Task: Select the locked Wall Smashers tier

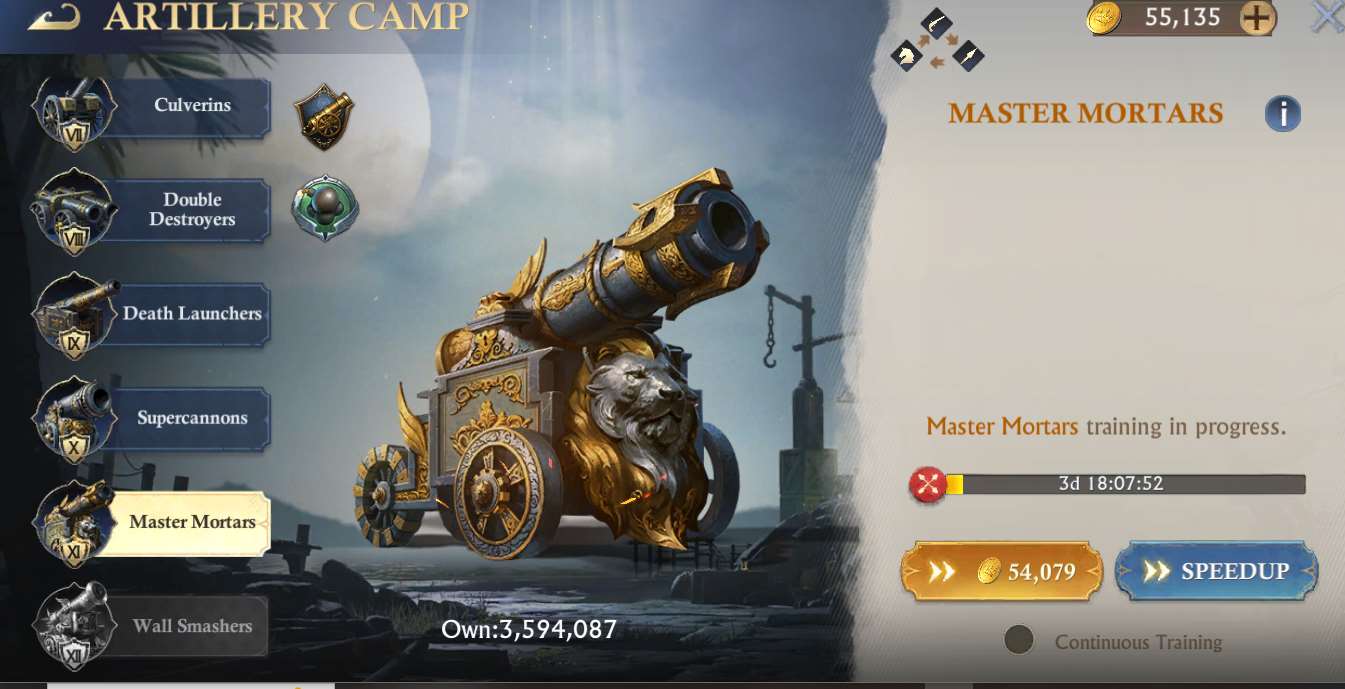Action: 190,627
